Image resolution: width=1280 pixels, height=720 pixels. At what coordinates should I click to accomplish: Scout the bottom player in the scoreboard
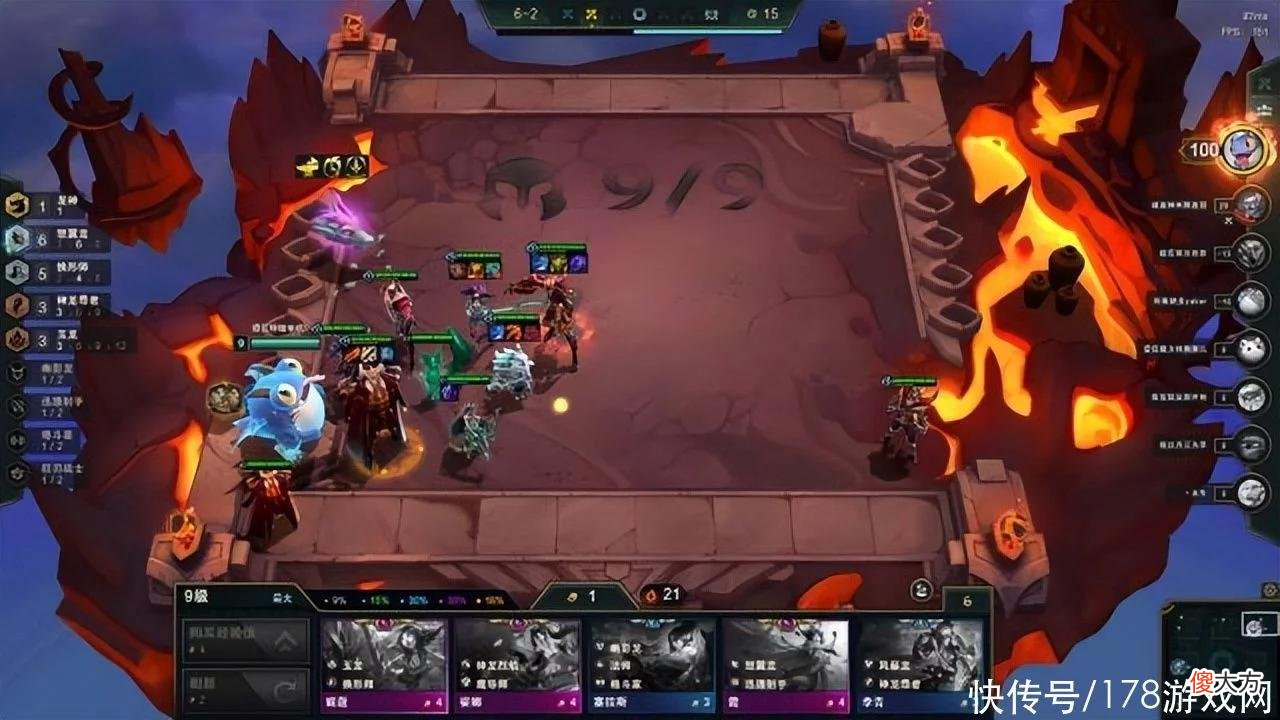tap(1251, 492)
